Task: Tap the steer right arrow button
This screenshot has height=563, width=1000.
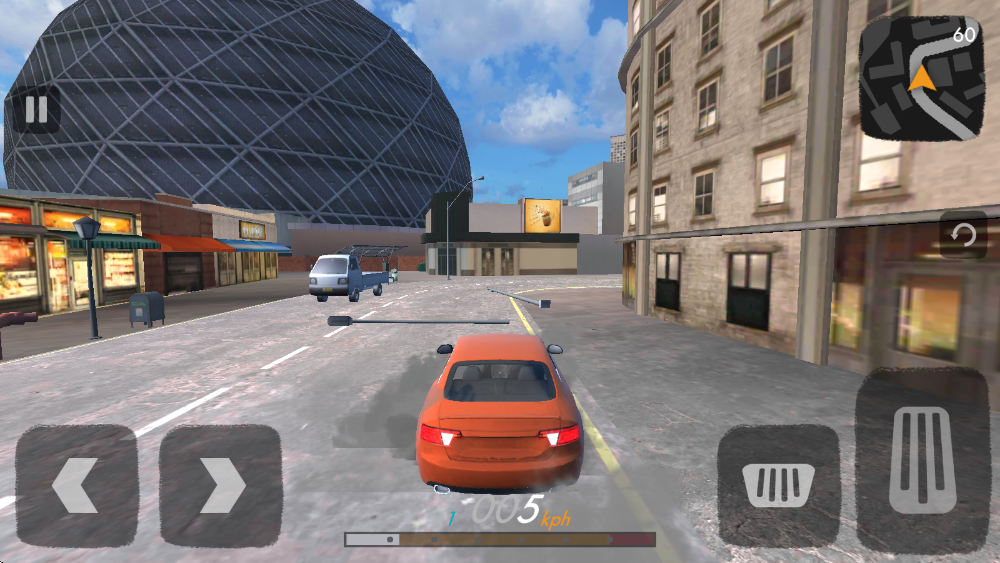Action: click(x=221, y=486)
